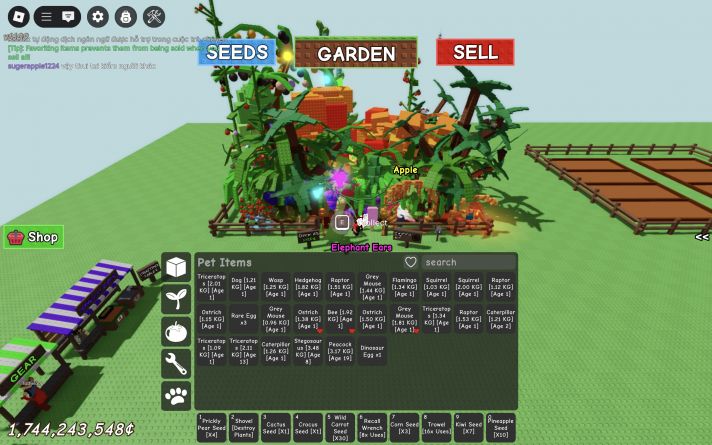This screenshot has height=445, width=712.
Task: Go to the GARDEN
Action: pyautogui.click(x=356, y=53)
